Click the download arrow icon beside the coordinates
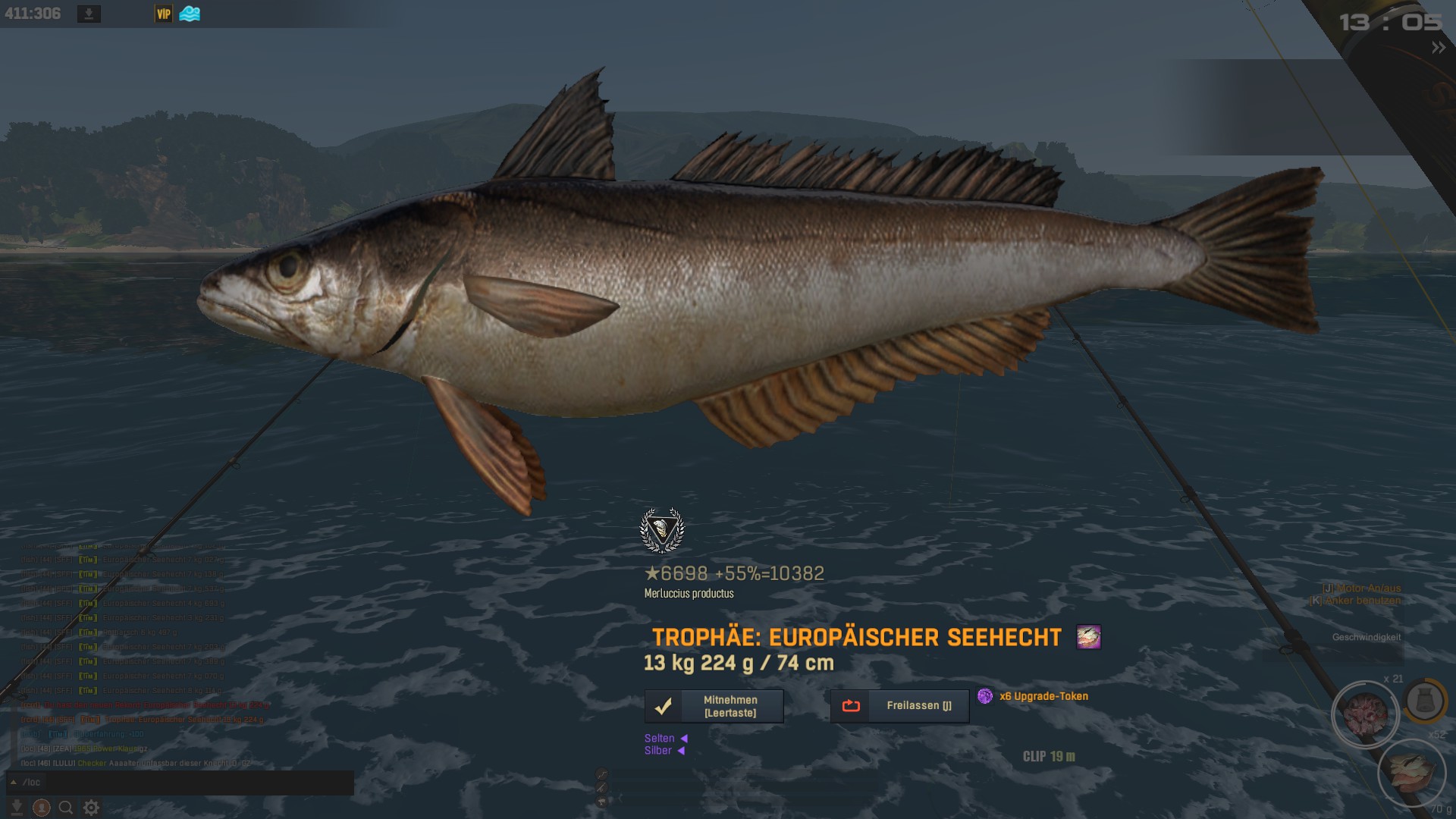Screen dimensions: 1456x819 89,14
